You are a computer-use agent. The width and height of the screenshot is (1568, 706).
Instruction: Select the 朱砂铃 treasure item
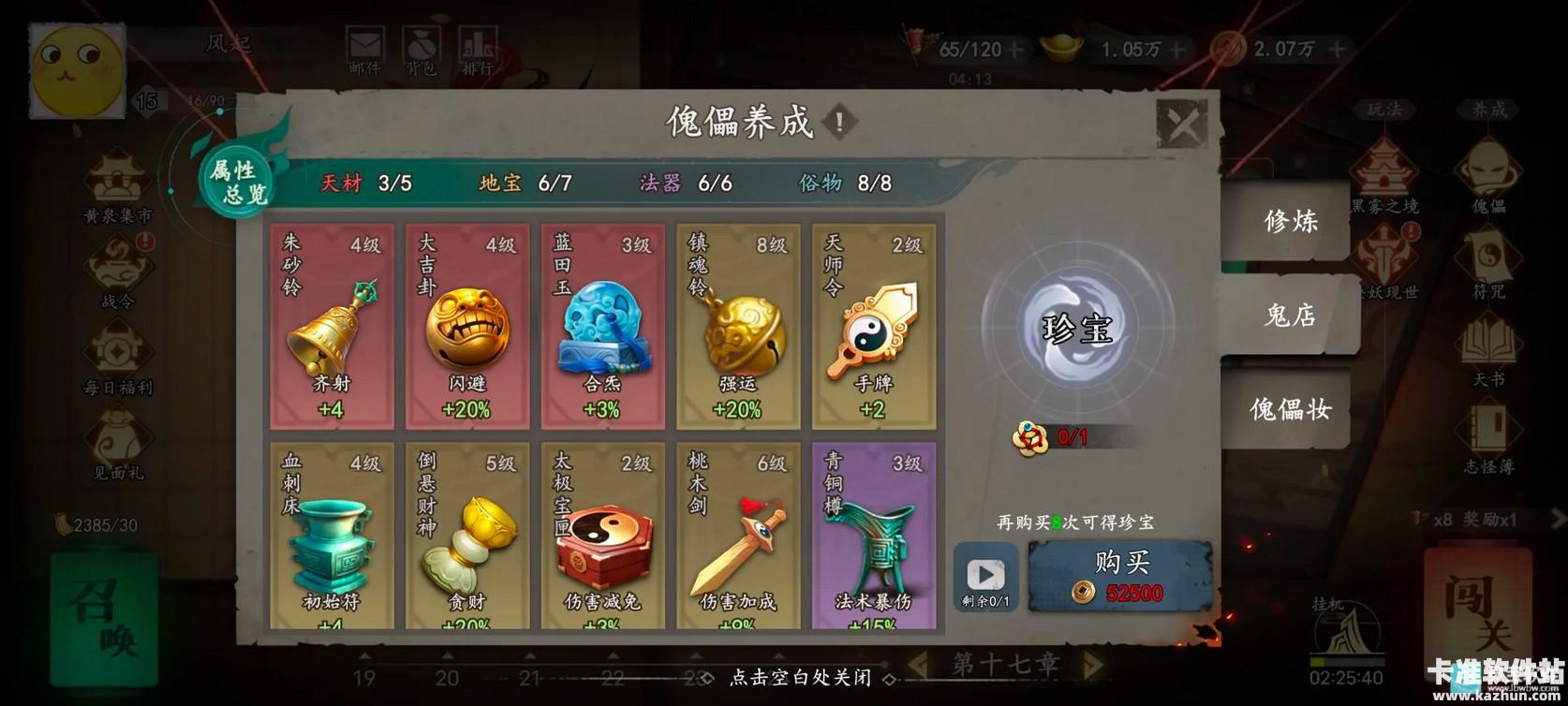332,326
